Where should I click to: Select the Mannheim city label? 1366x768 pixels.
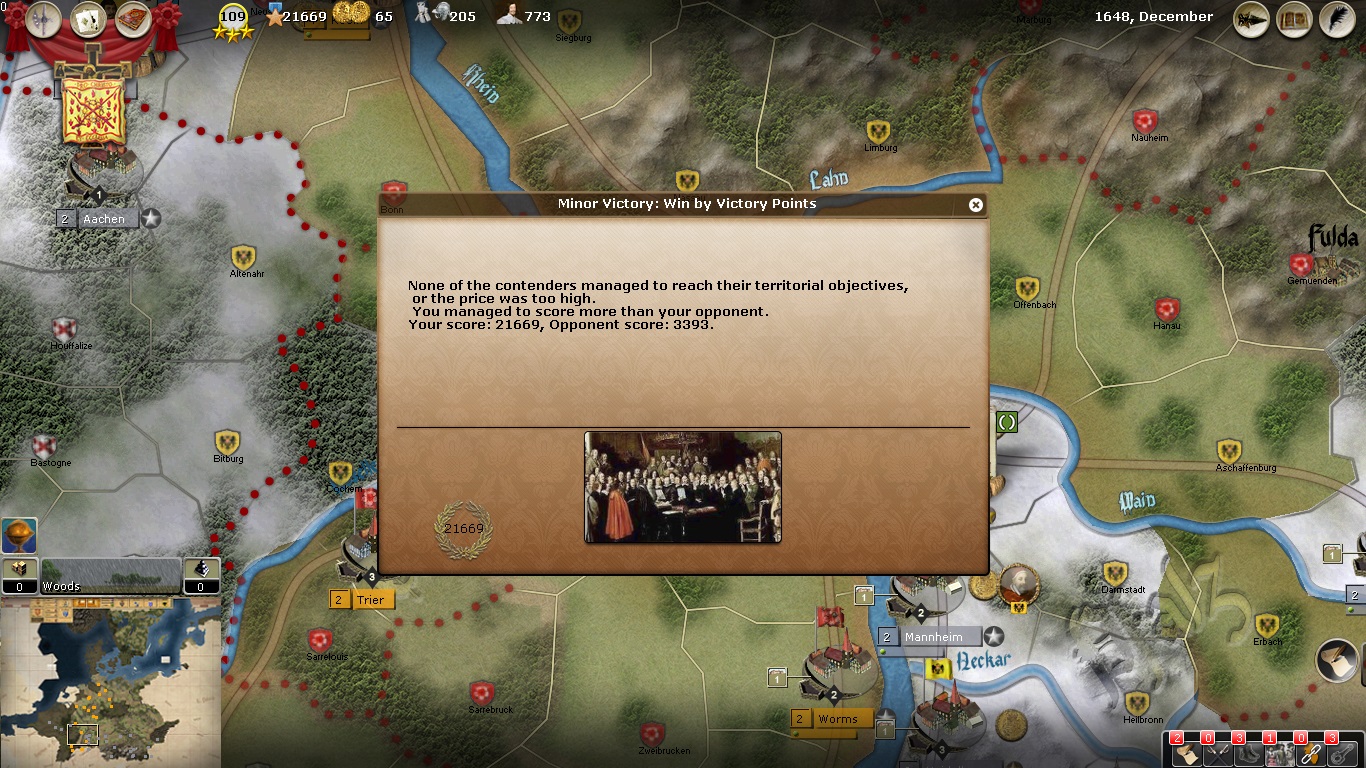(933, 637)
